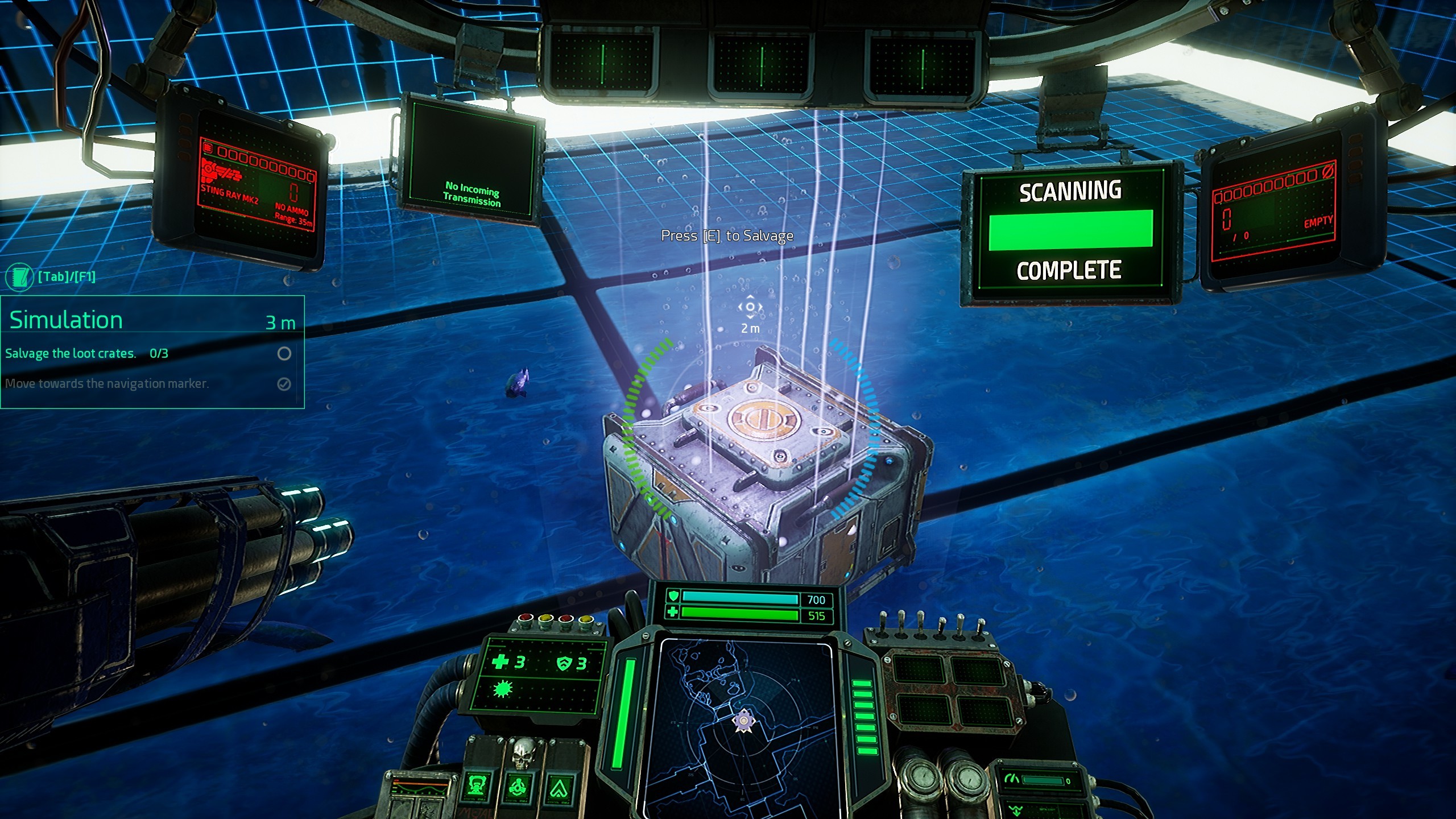Use the shield booster kit icon

pyautogui.click(x=564, y=663)
